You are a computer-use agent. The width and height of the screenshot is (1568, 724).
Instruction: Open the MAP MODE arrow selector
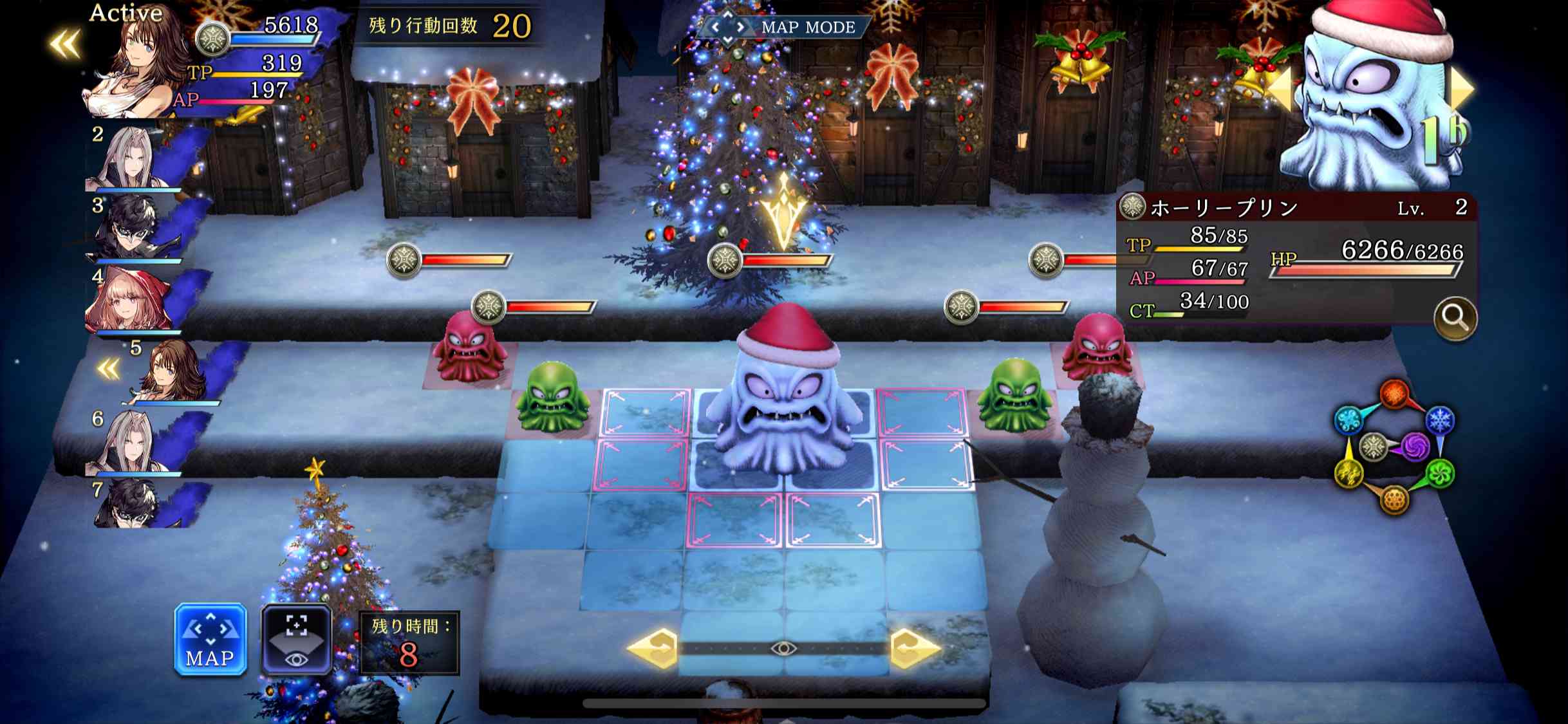[727, 26]
